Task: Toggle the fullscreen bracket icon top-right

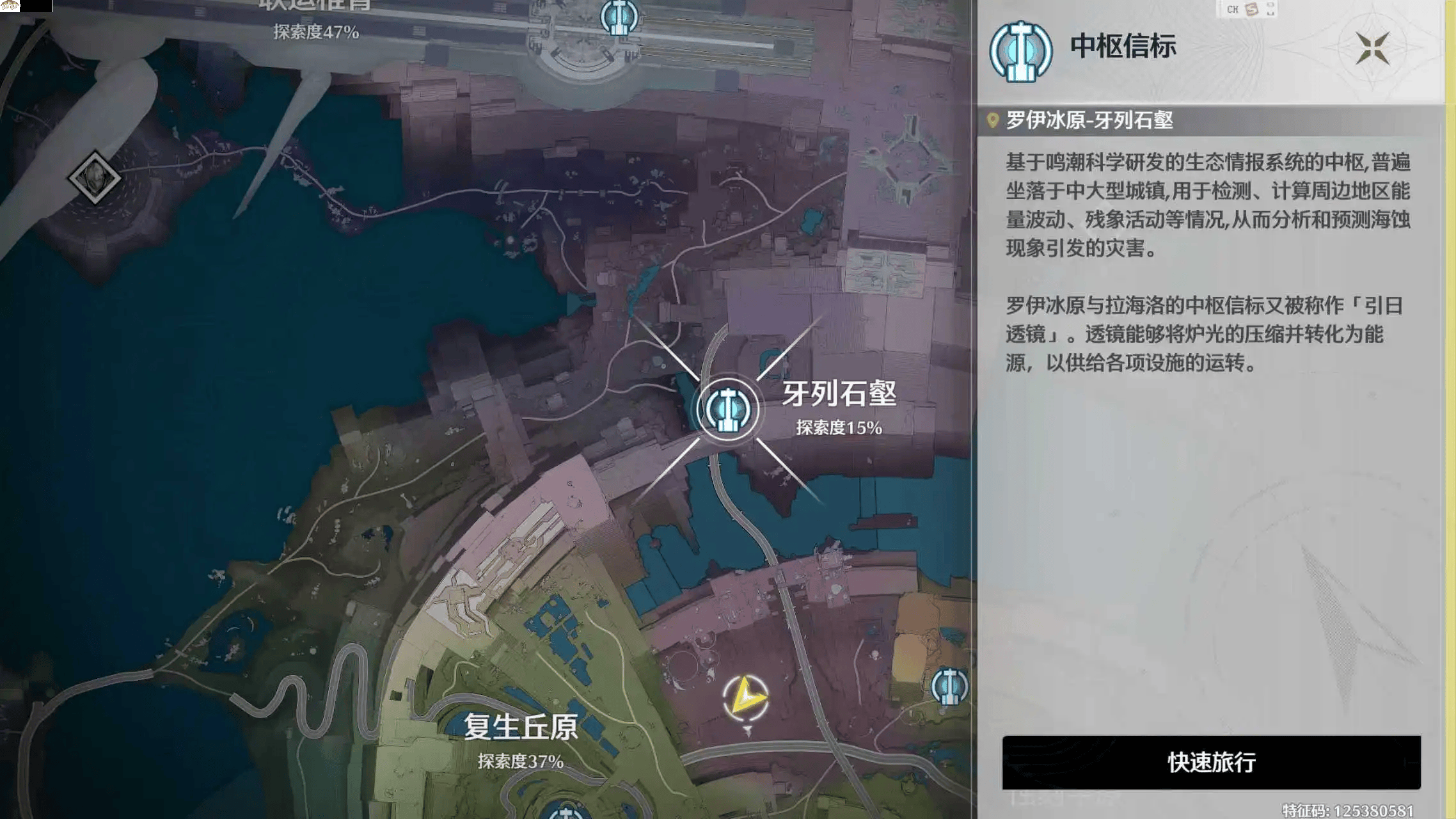Action: (1269, 8)
